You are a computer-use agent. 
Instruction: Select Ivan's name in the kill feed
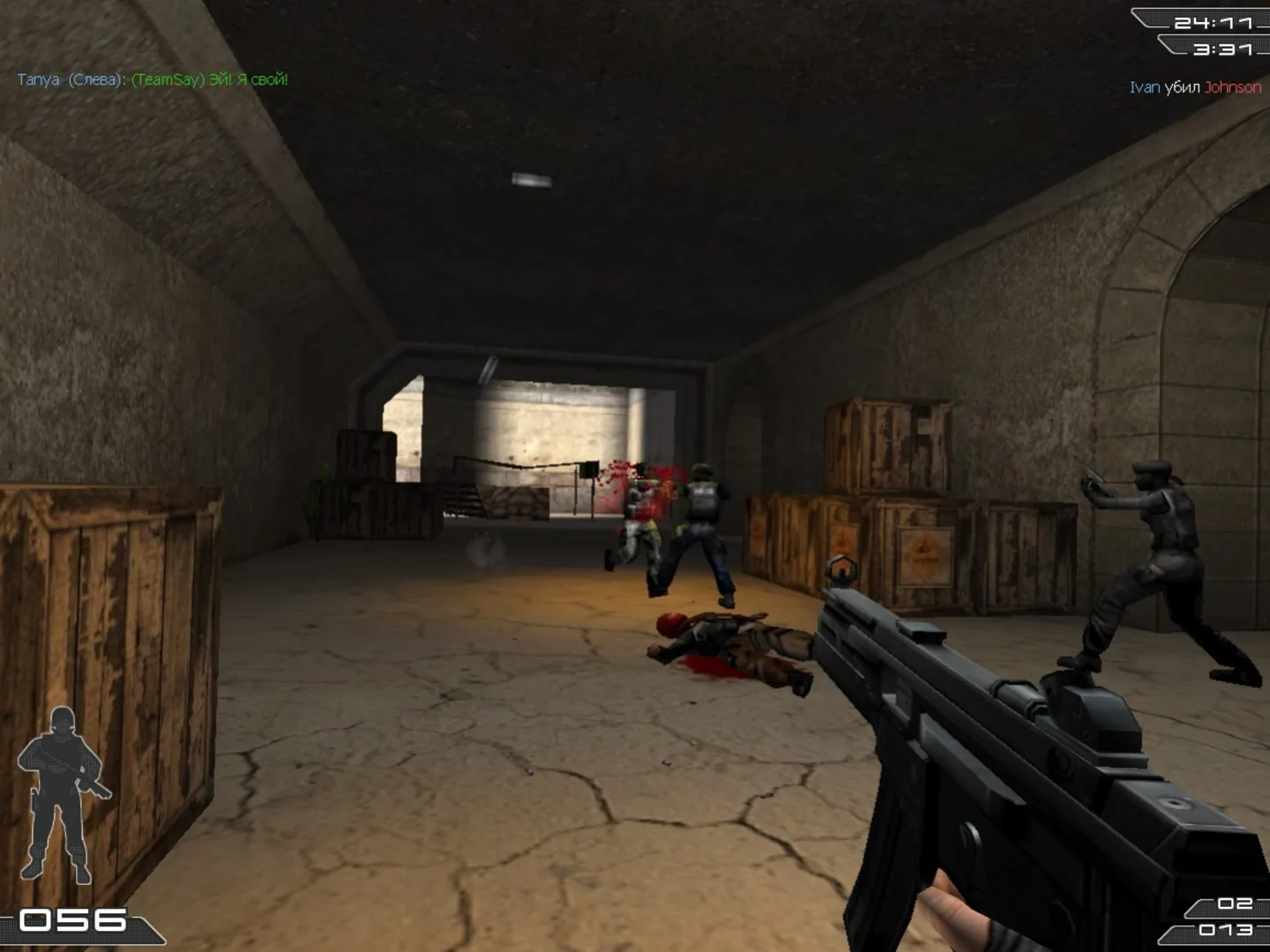[x=1143, y=87]
